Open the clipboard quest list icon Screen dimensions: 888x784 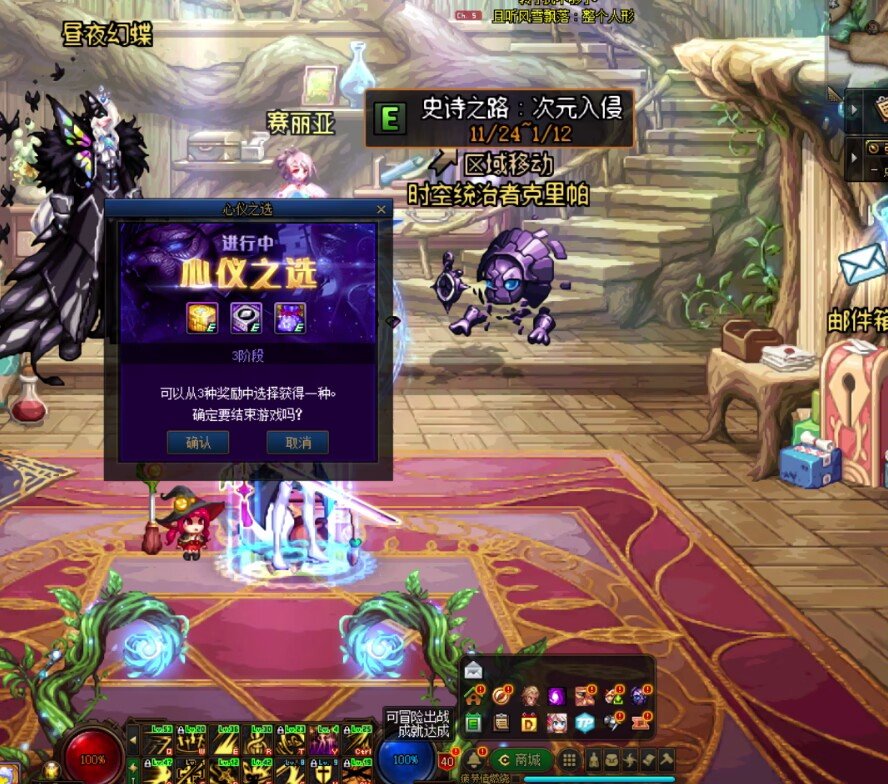(501, 722)
